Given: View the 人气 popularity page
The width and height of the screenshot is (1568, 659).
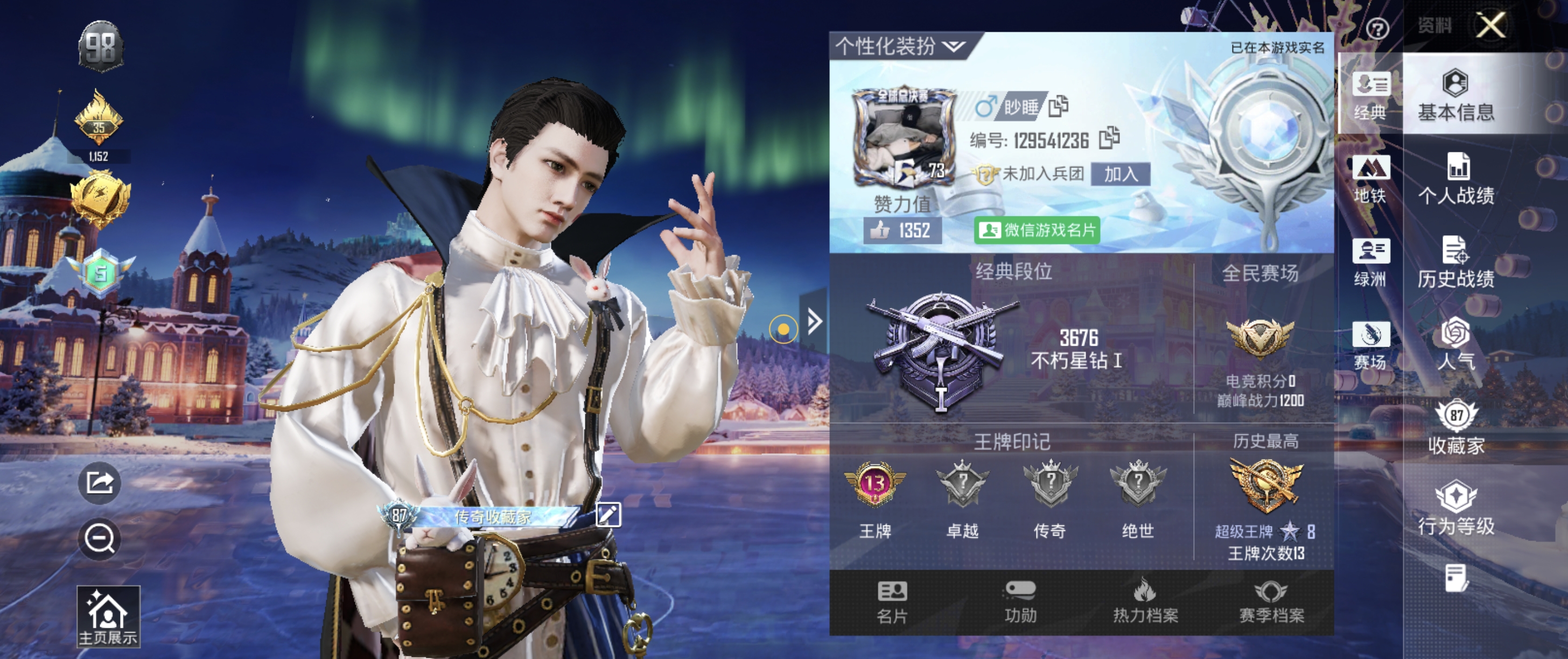Looking at the screenshot, I should point(1456,344).
